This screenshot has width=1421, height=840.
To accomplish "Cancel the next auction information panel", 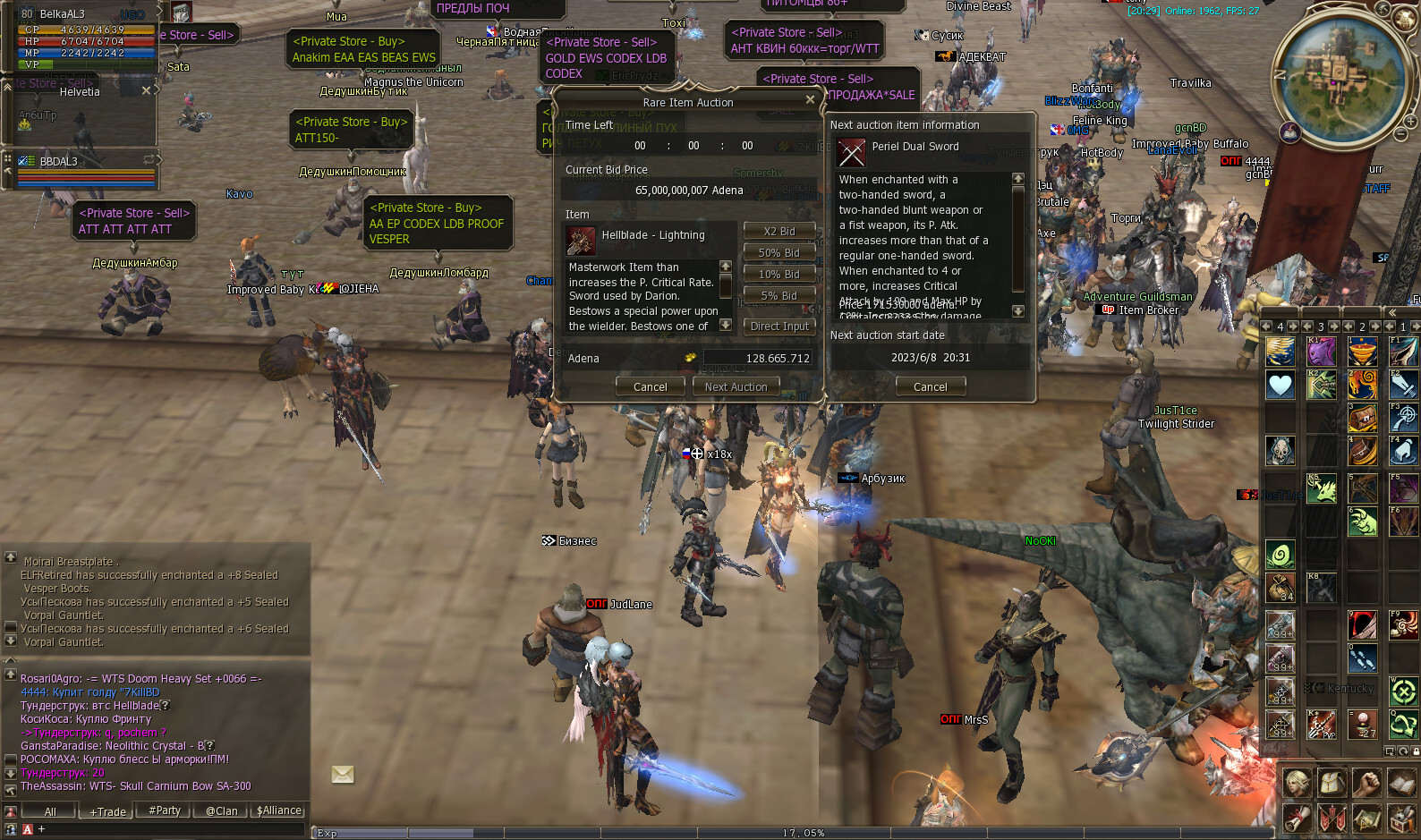I will [x=930, y=386].
